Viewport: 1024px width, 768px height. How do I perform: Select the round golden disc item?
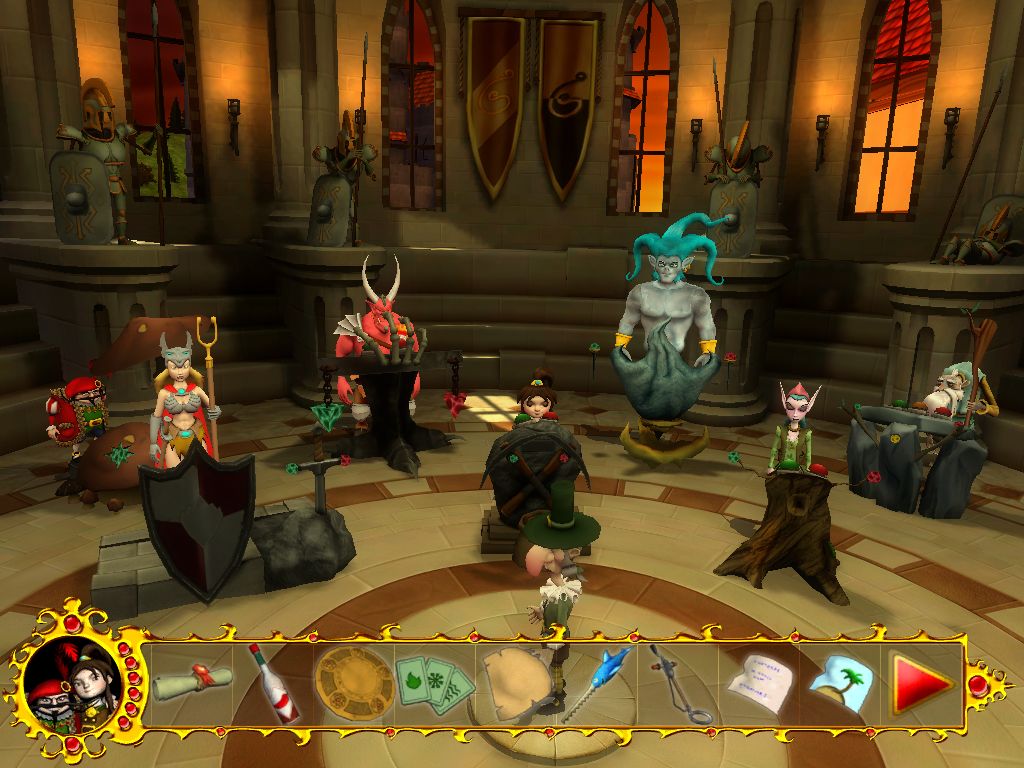click(x=350, y=683)
